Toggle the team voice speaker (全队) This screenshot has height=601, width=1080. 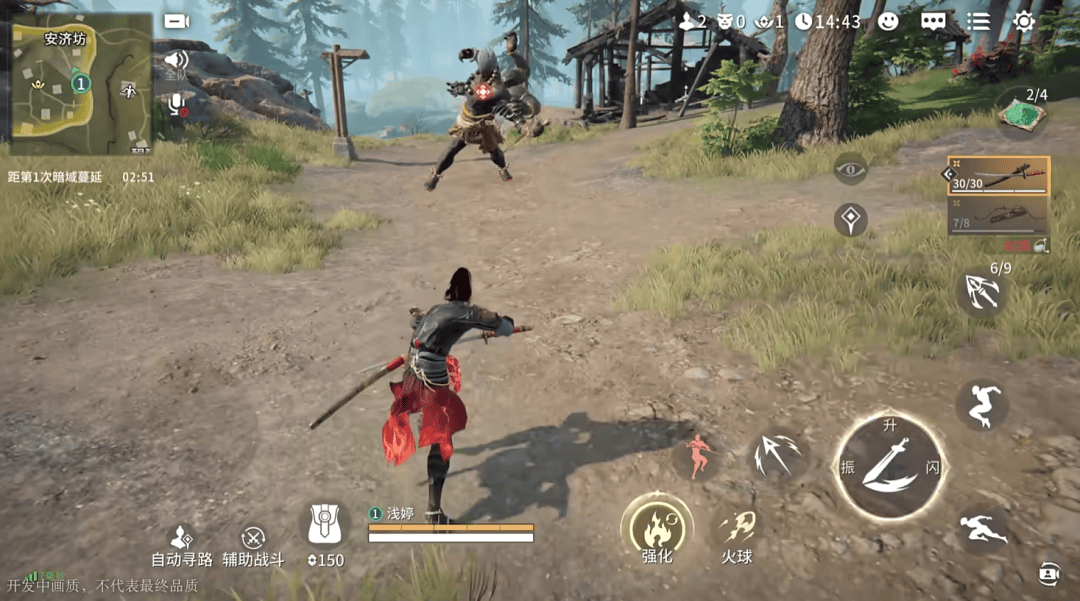coord(177,61)
